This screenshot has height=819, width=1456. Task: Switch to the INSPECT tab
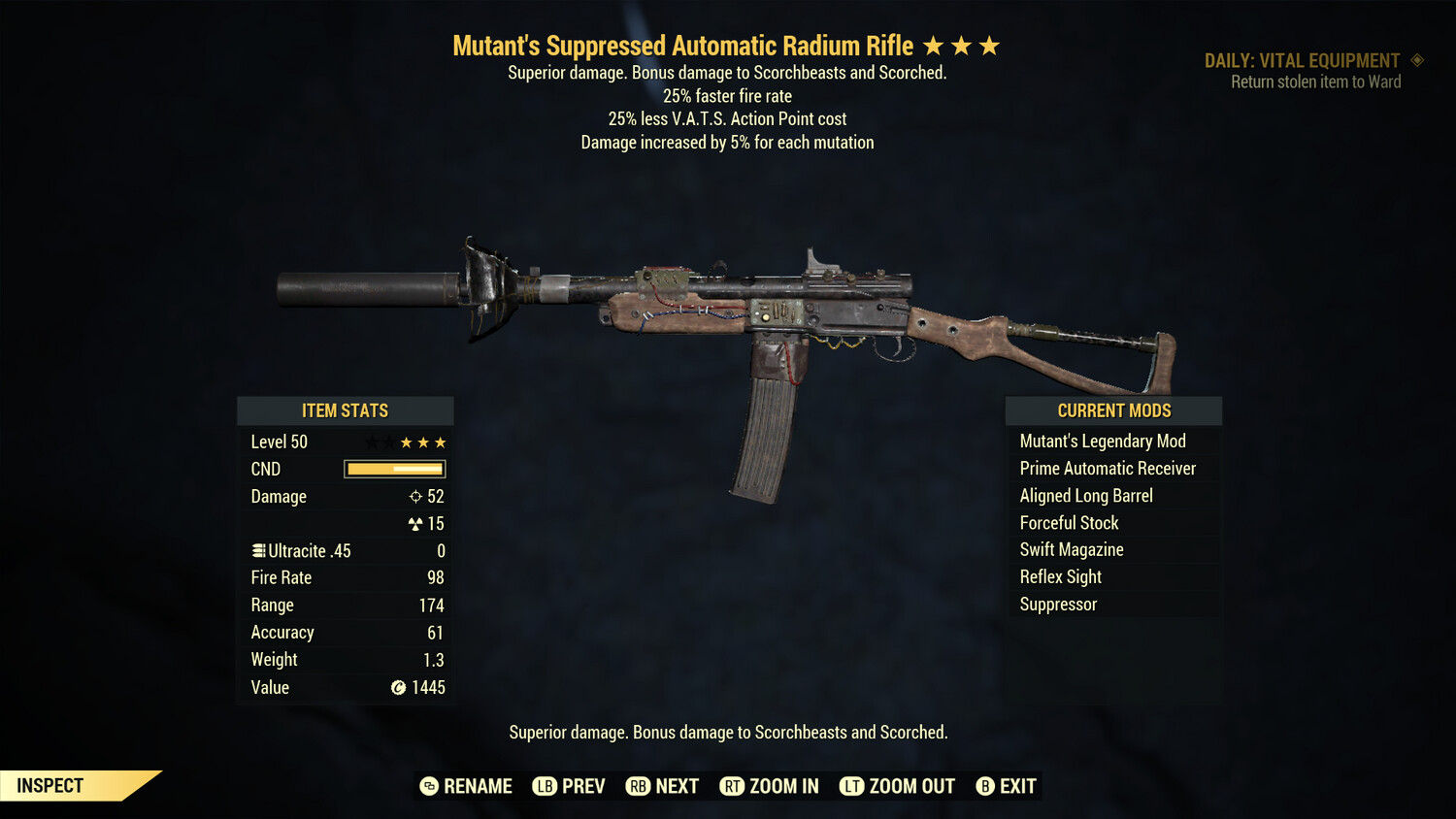(50, 785)
